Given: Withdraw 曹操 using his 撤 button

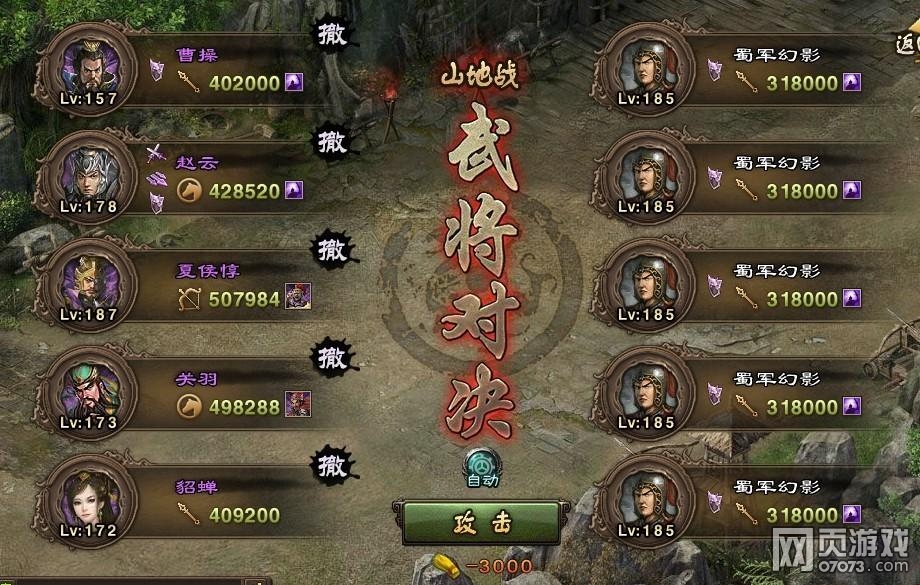Looking at the screenshot, I should (x=332, y=34).
